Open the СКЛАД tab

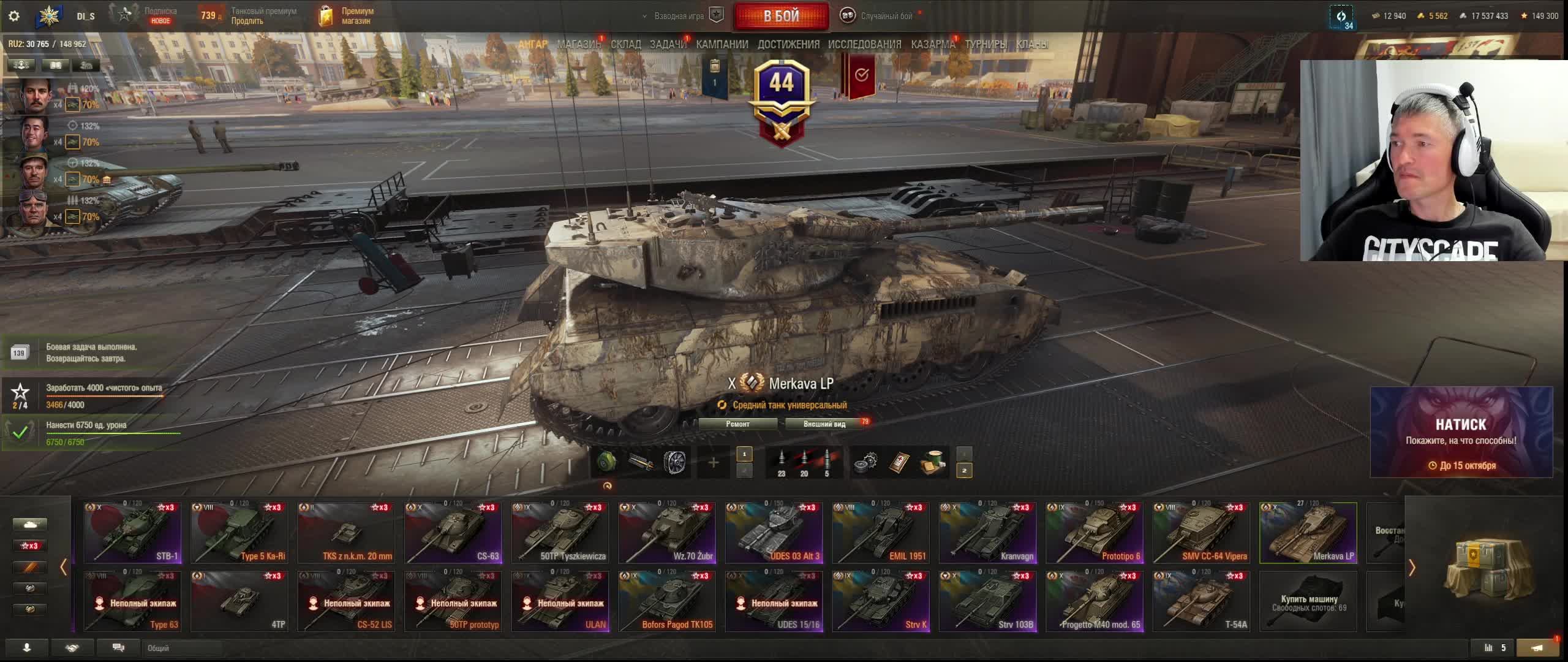pyautogui.click(x=625, y=44)
